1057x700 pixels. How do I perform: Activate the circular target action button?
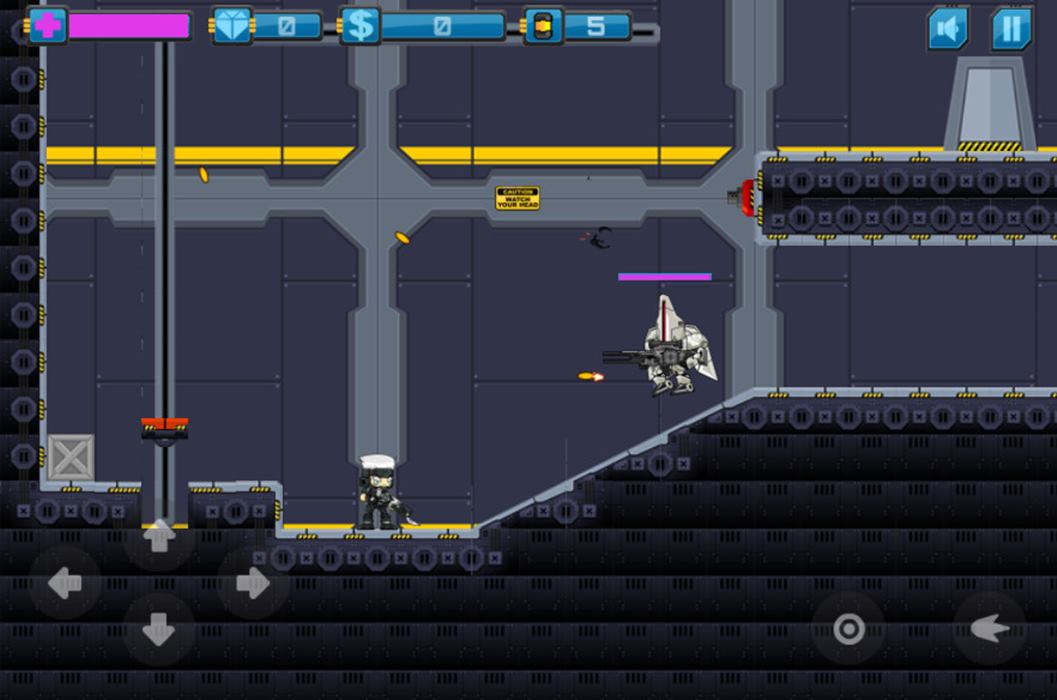(x=848, y=629)
